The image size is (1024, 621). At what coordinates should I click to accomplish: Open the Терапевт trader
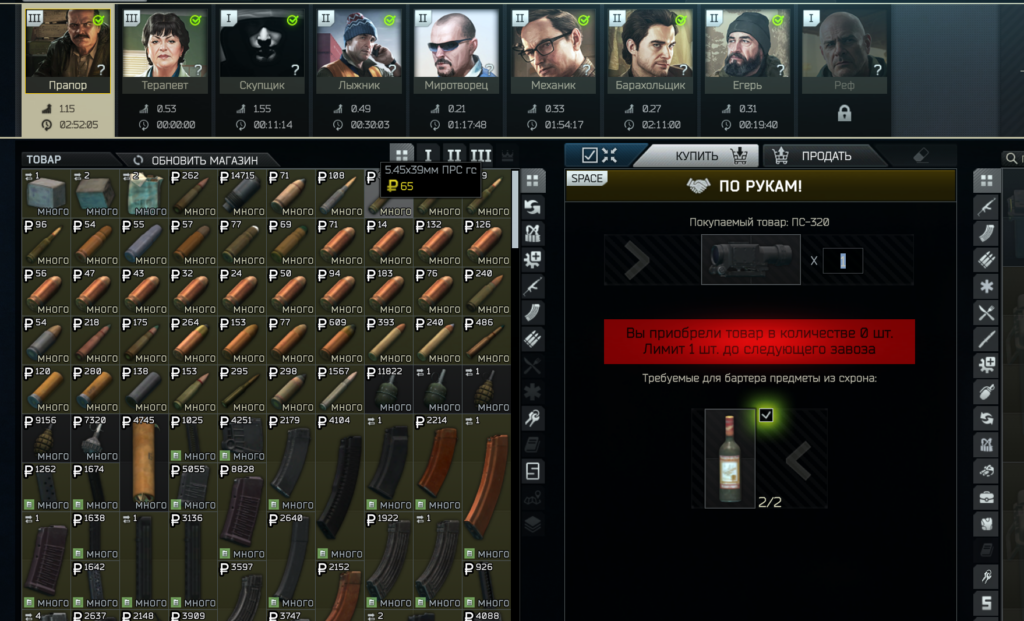click(x=163, y=47)
